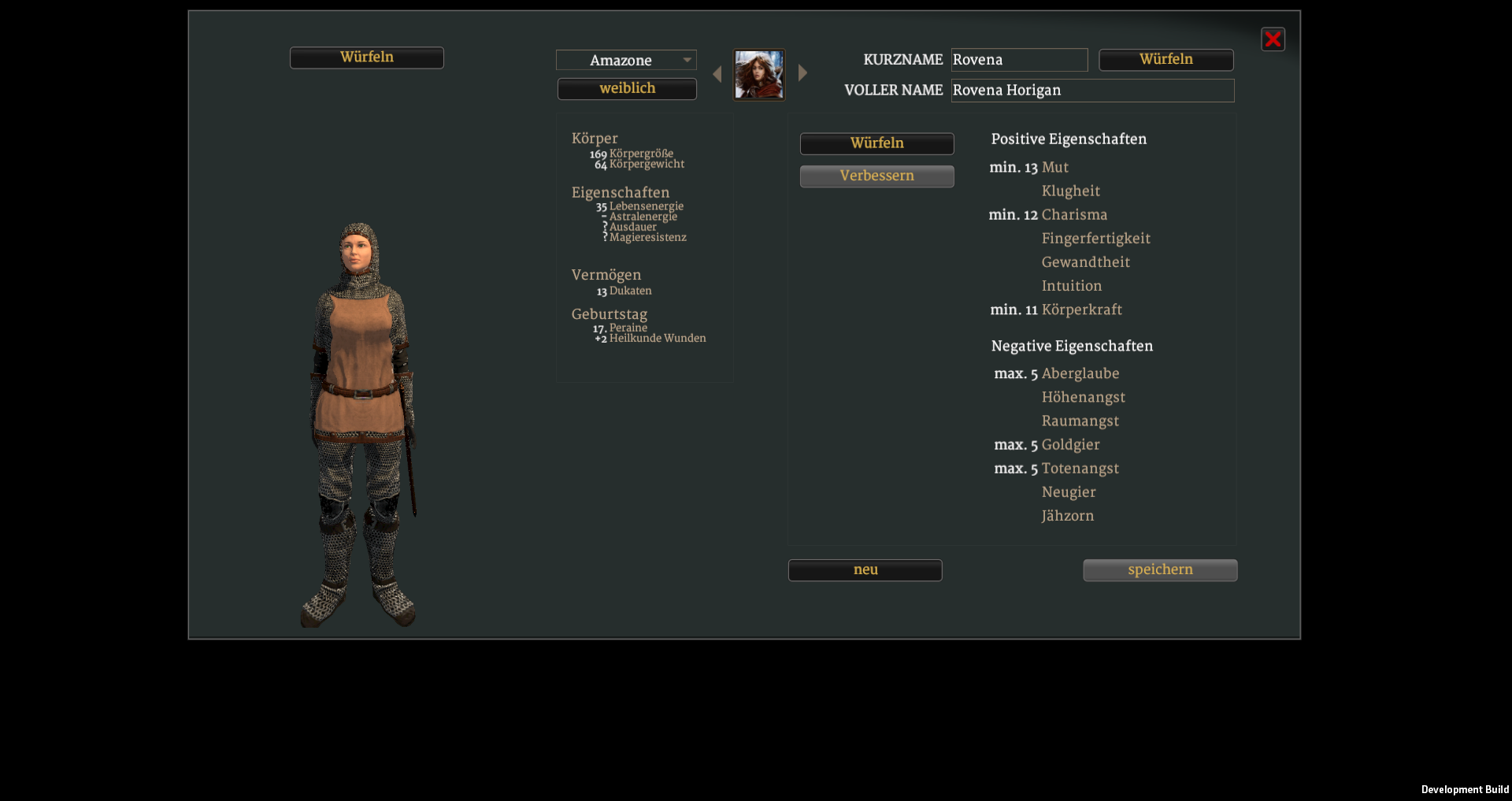Image resolution: width=1512 pixels, height=801 pixels.
Task: Click left arrow to view previous portrait
Action: (717, 73)
